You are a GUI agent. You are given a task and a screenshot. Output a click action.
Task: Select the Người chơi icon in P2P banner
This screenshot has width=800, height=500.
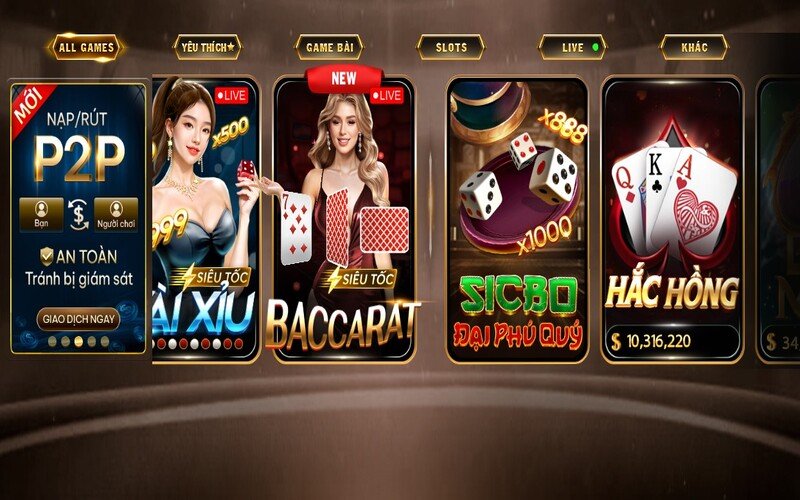click(117, 212)
